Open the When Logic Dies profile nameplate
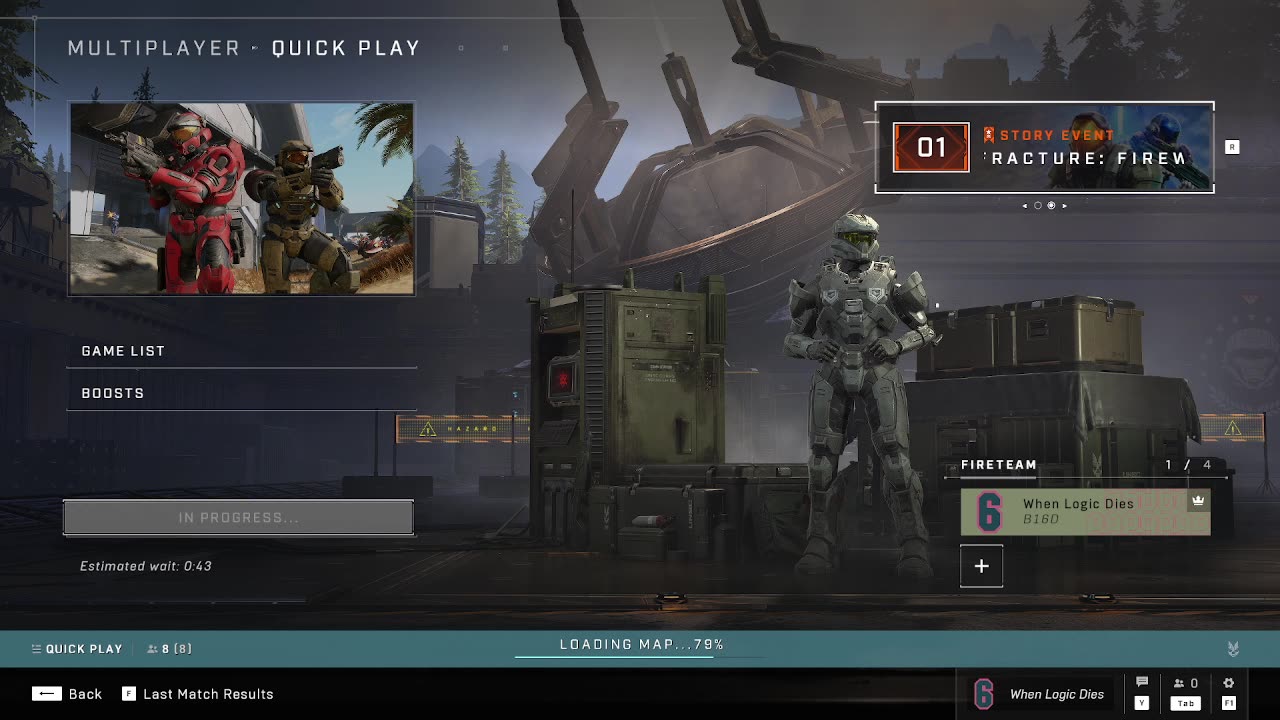 click(1040, 694)
